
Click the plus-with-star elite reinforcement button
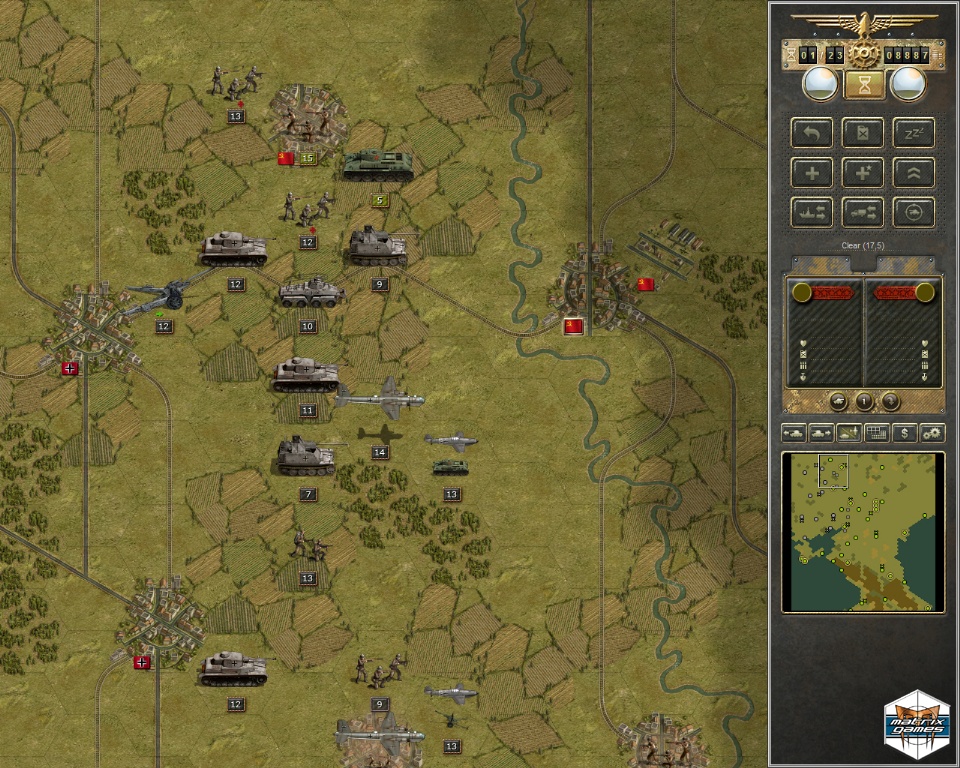(x=864, y=172)
